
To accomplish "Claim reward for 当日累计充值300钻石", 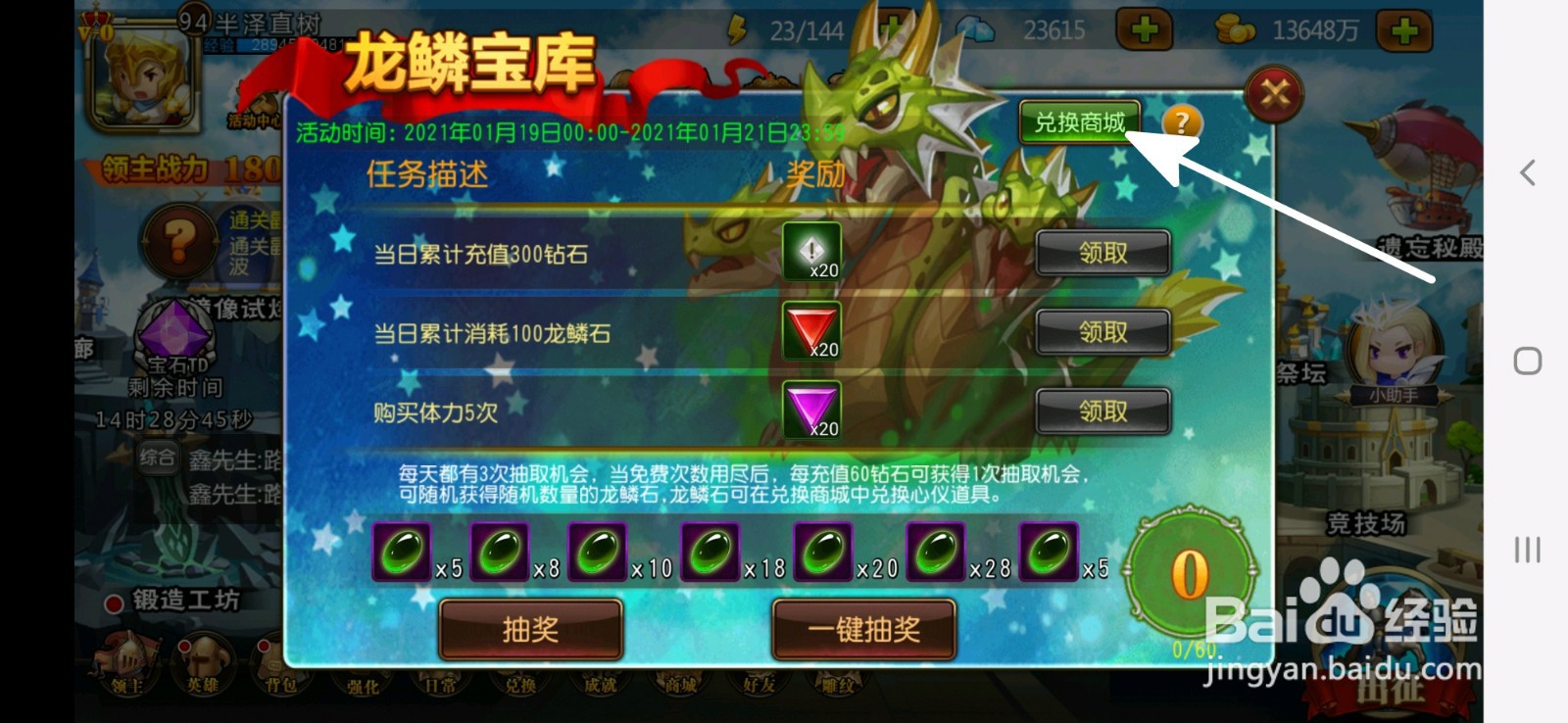I will (1102, 252).
